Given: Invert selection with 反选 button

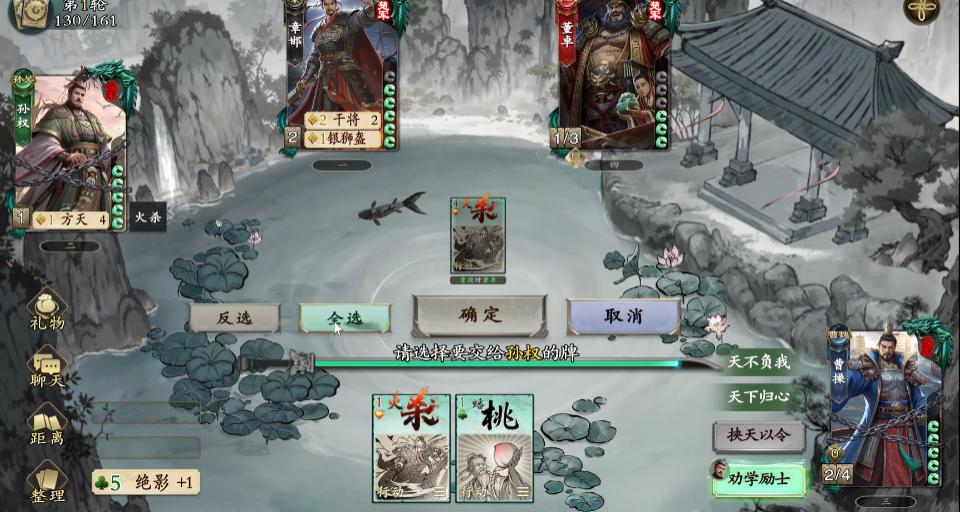Looking at the screenshot, I should (234, 318).
